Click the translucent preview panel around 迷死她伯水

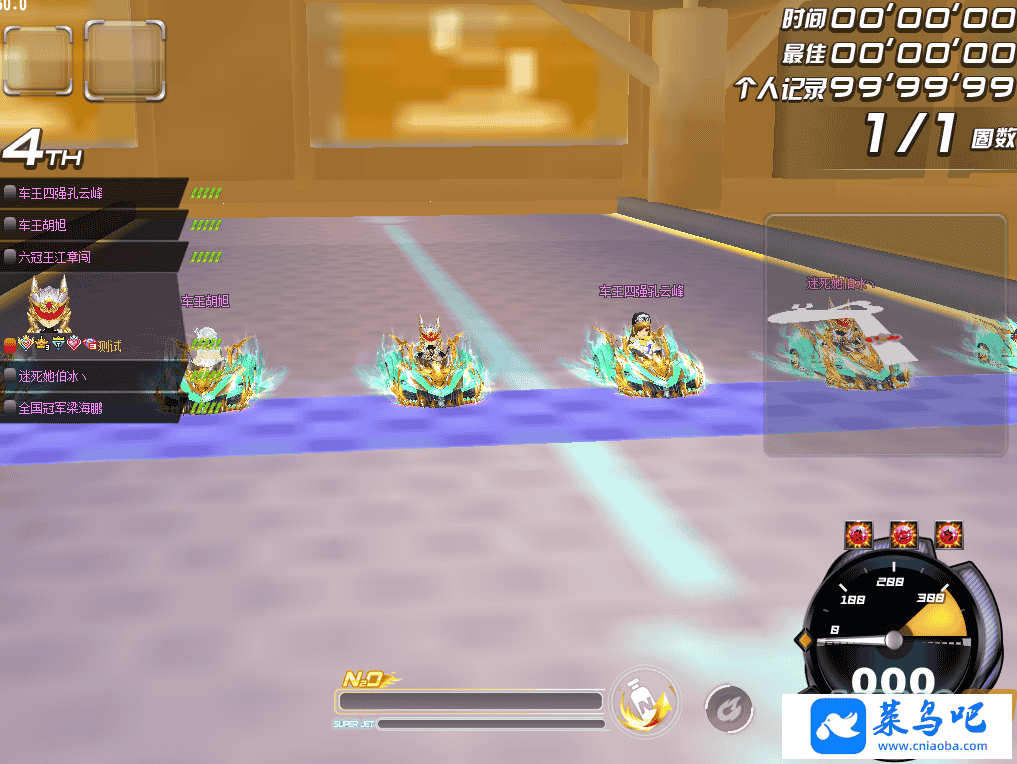click(x=884, y=335)
